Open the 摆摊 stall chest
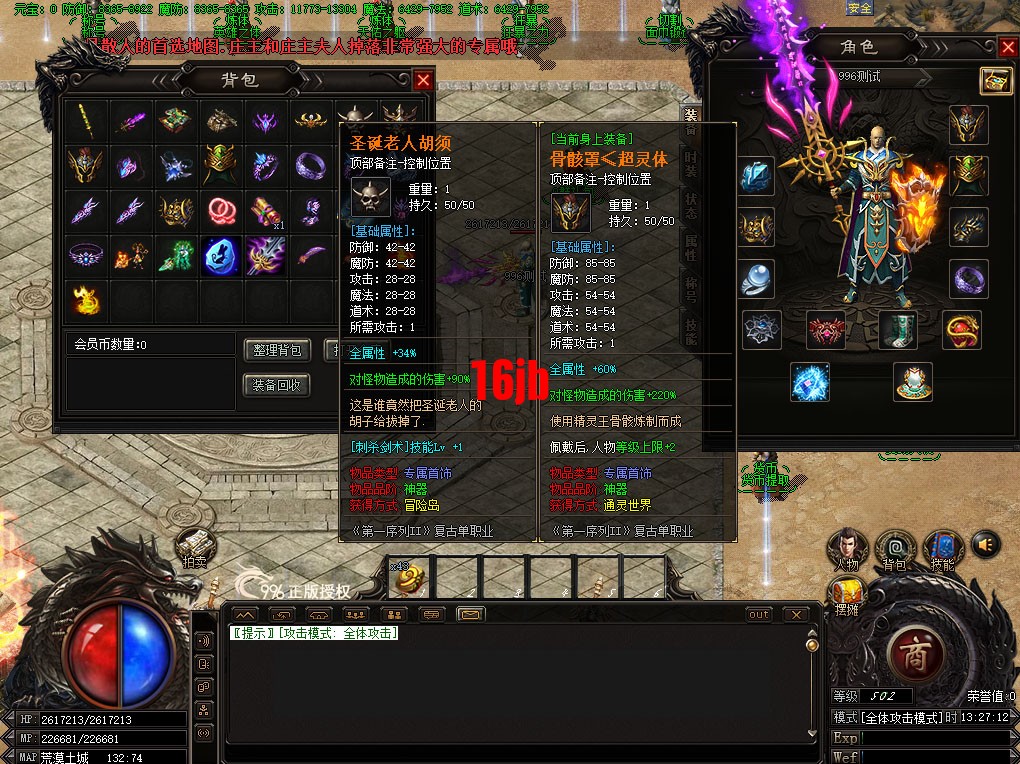The height and width of the screenshot is (764, 1020). click(x=846, y=592)
